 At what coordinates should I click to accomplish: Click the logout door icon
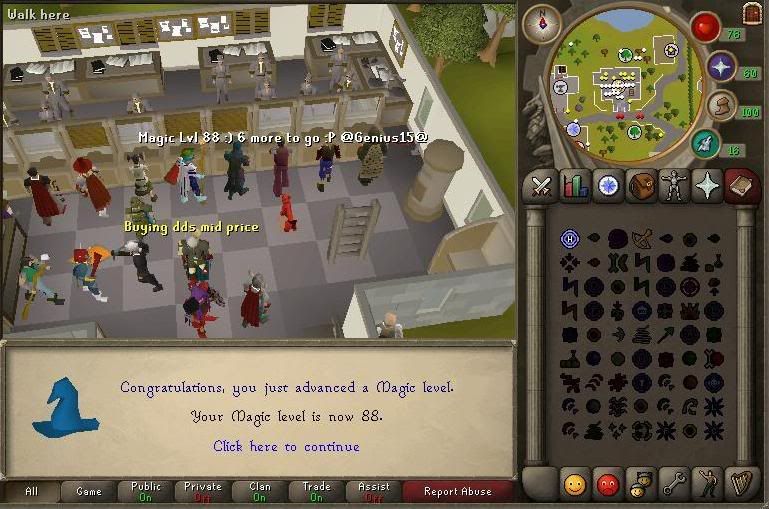(753, 12)
